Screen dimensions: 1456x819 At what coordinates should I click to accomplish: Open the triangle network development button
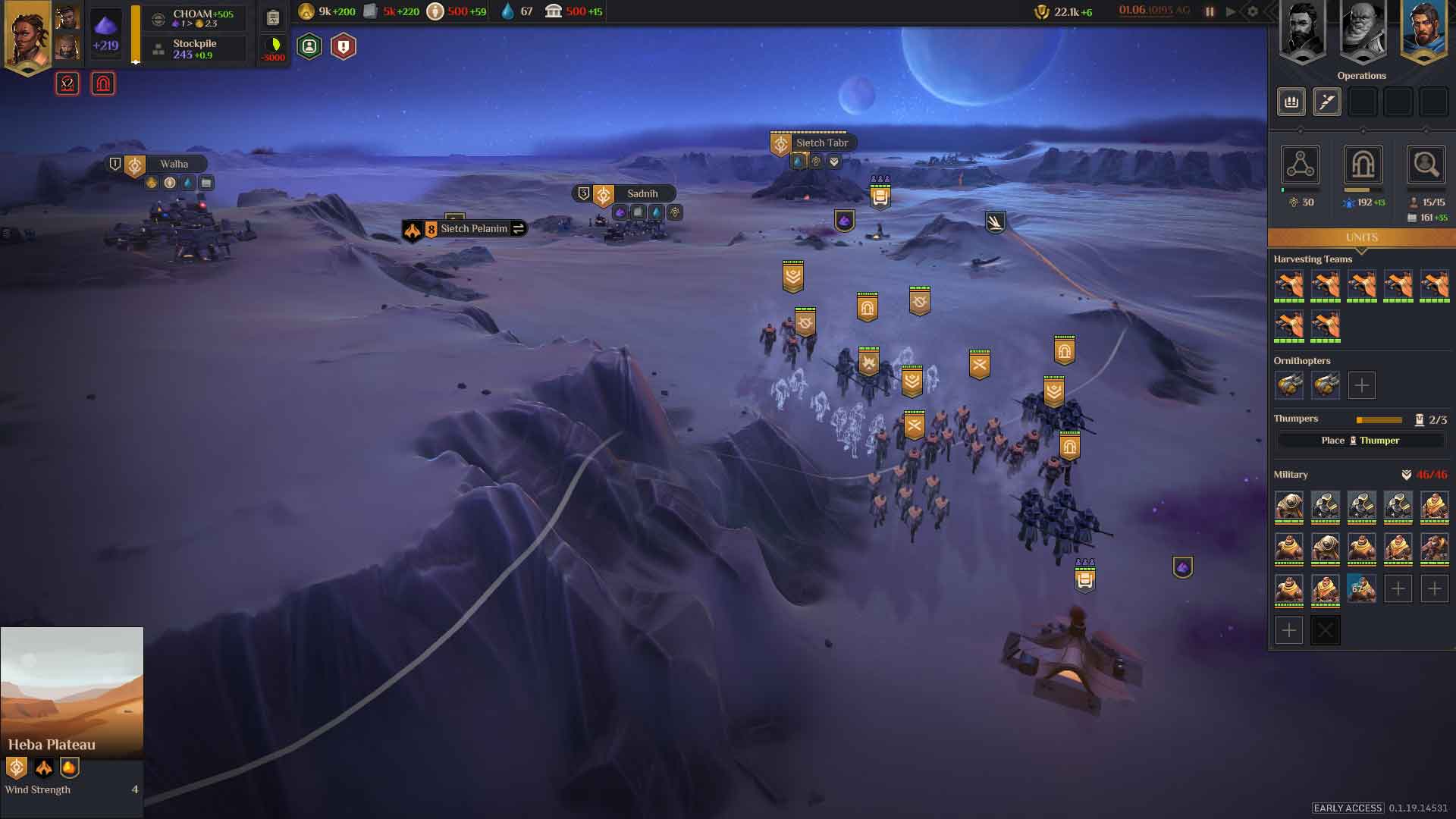pos(1300,165)
